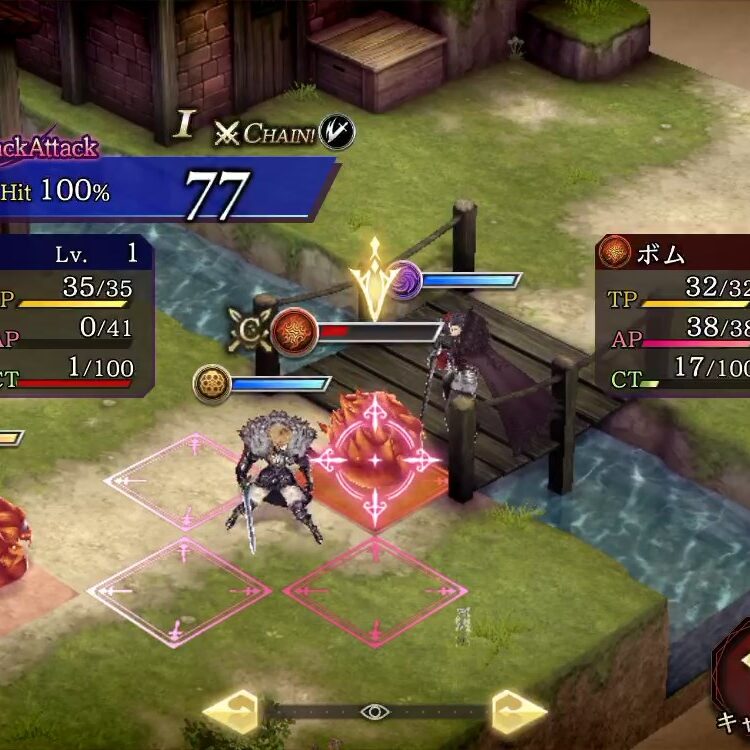This screenshot has height=750, width=750.
Task: Click the eye view icon on camera bar
Action: tap(375, 712)
